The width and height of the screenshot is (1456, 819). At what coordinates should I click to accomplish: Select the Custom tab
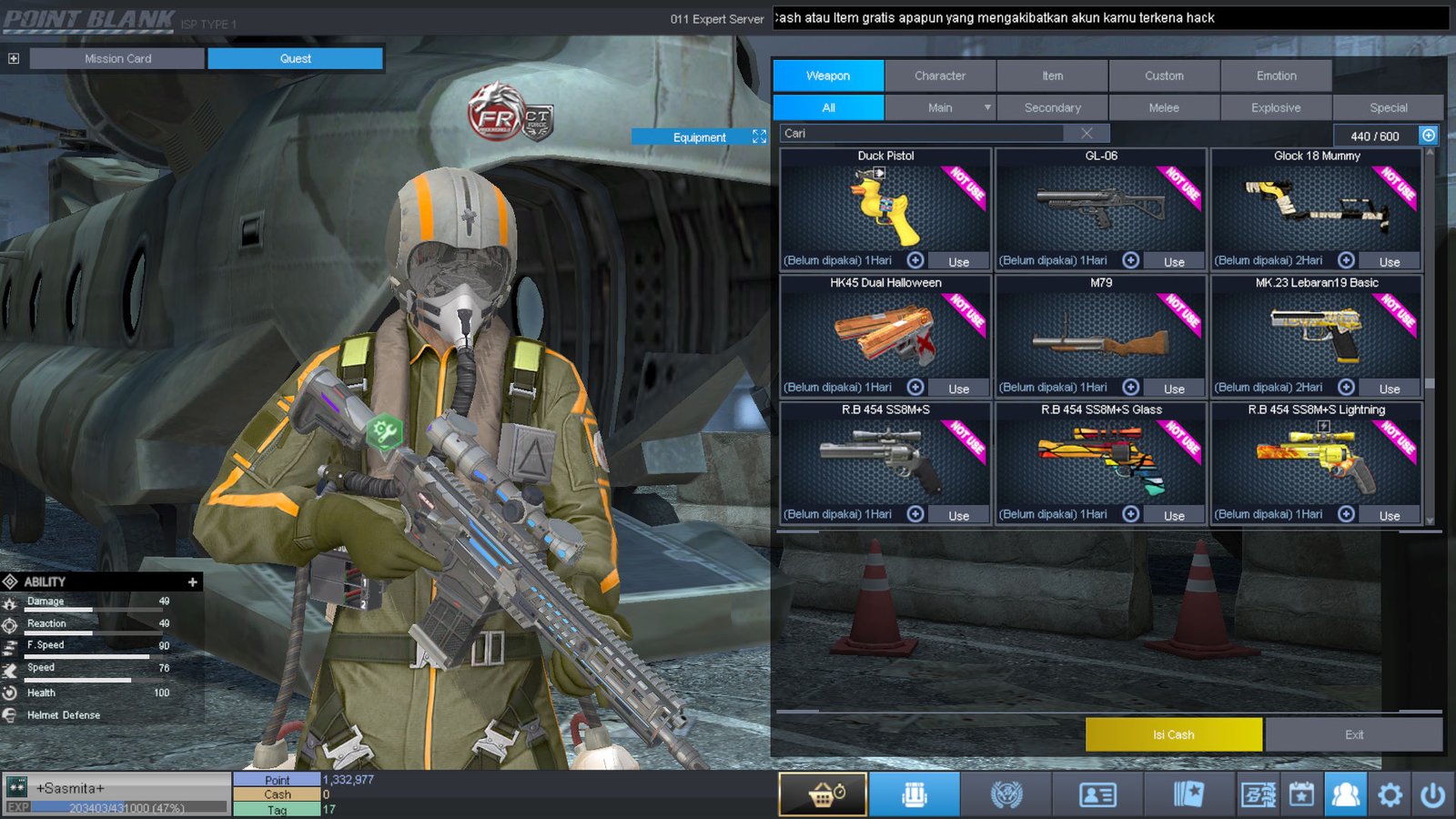[x=1164, y=76]
